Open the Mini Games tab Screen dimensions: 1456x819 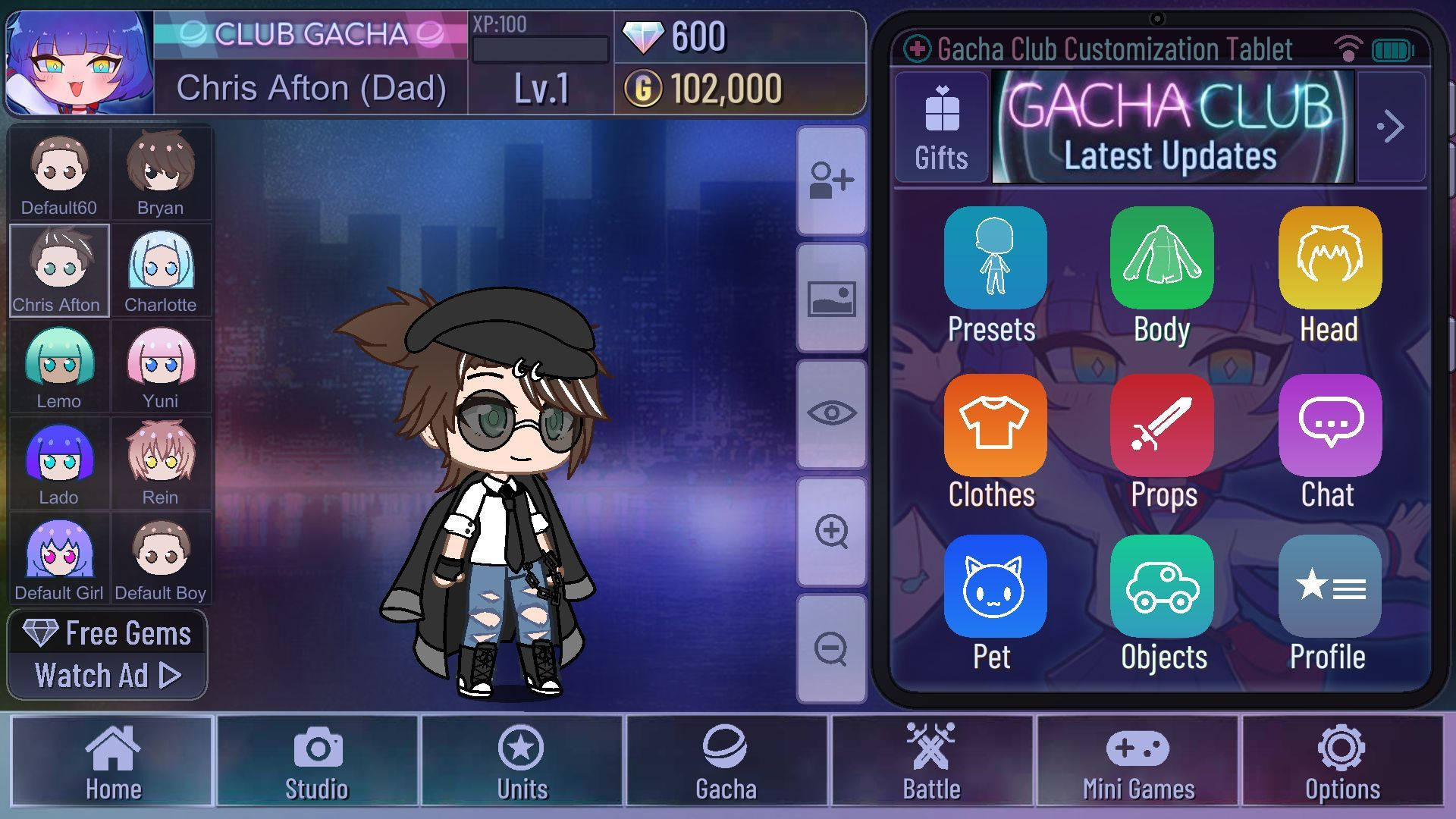pyautogui.click(x=1137, y=761)
